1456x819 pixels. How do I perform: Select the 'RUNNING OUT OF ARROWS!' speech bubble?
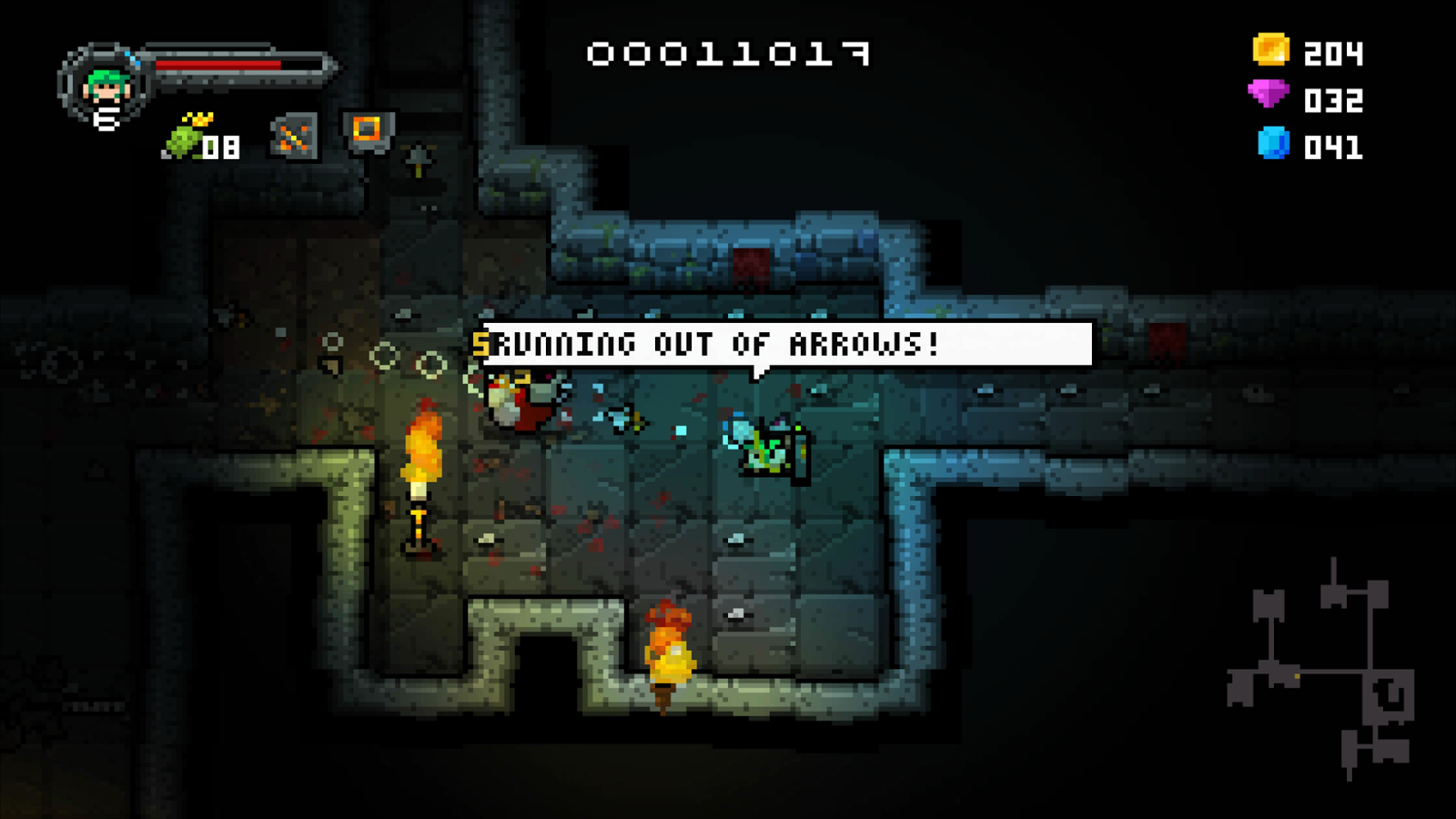point(783,344)
